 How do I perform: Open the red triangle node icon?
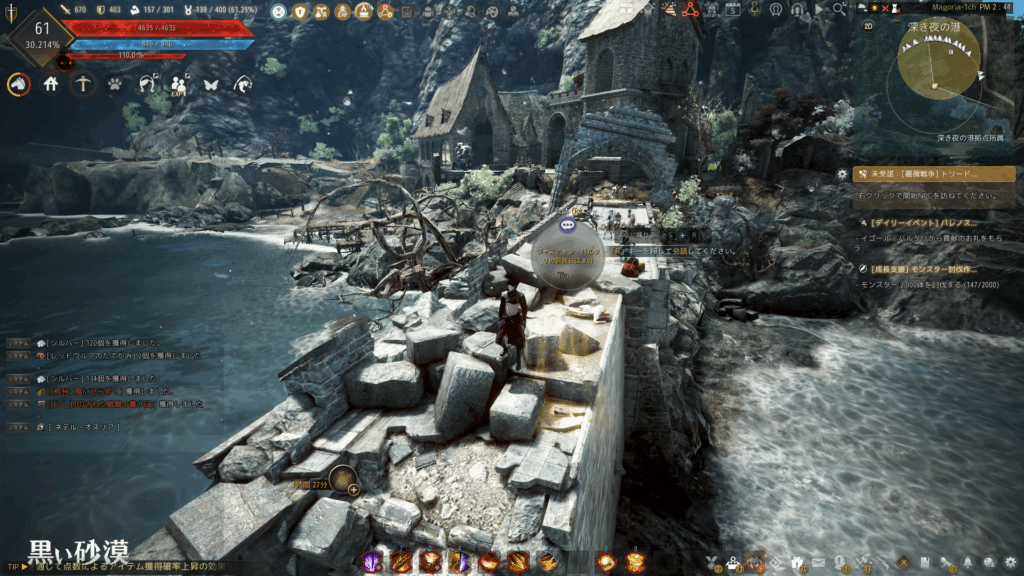(x=690, y=11)
